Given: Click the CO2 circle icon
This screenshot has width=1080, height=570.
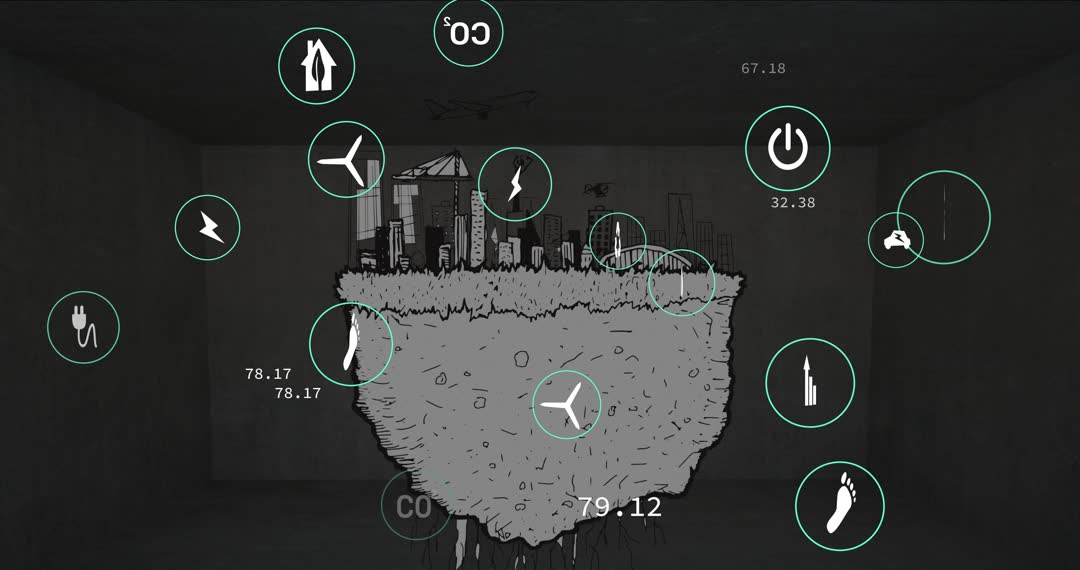Looking at the screenshot, I should coord(468,33).
